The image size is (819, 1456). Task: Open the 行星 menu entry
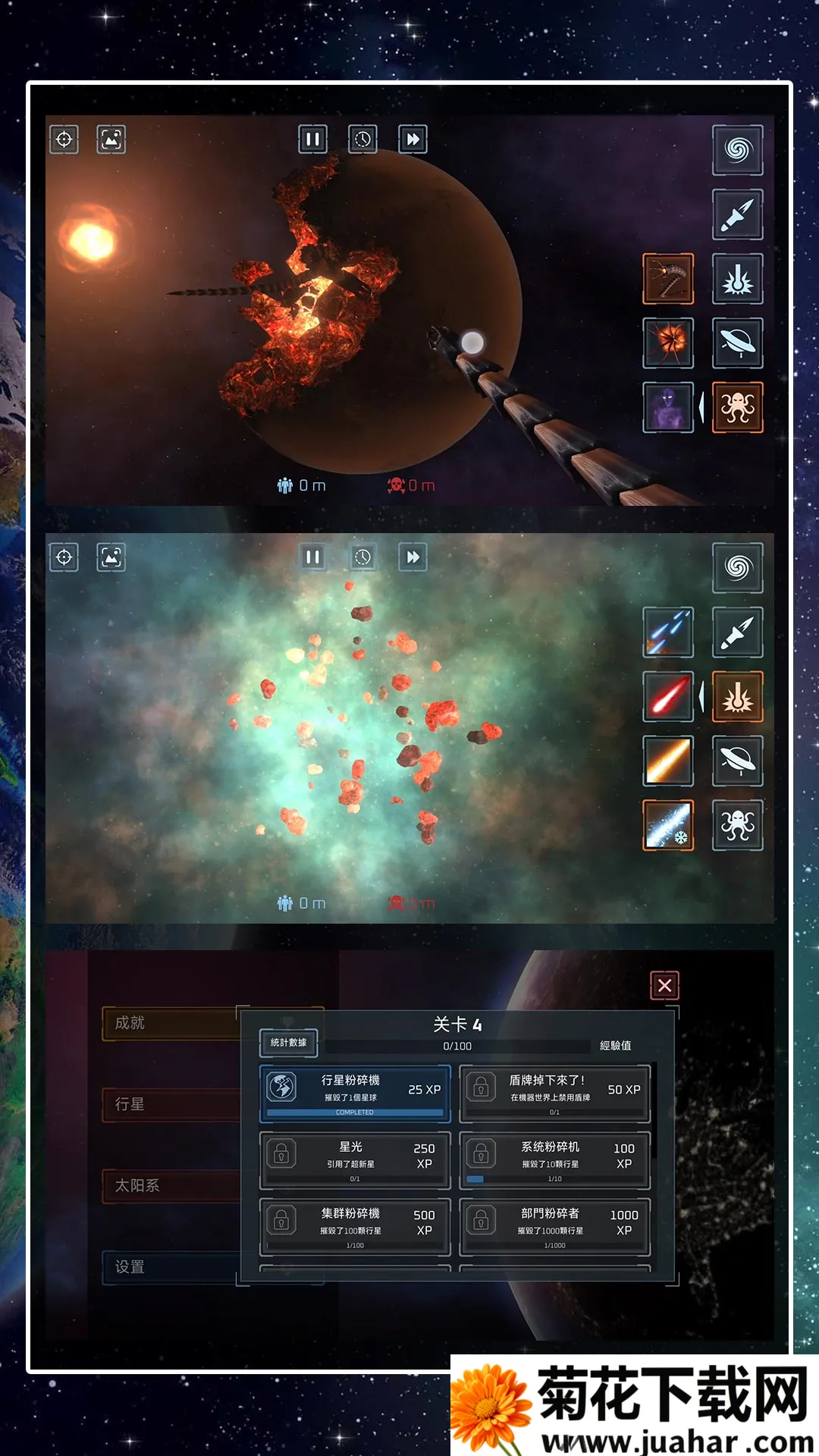pyautogui.click(x=171, y=1104)
